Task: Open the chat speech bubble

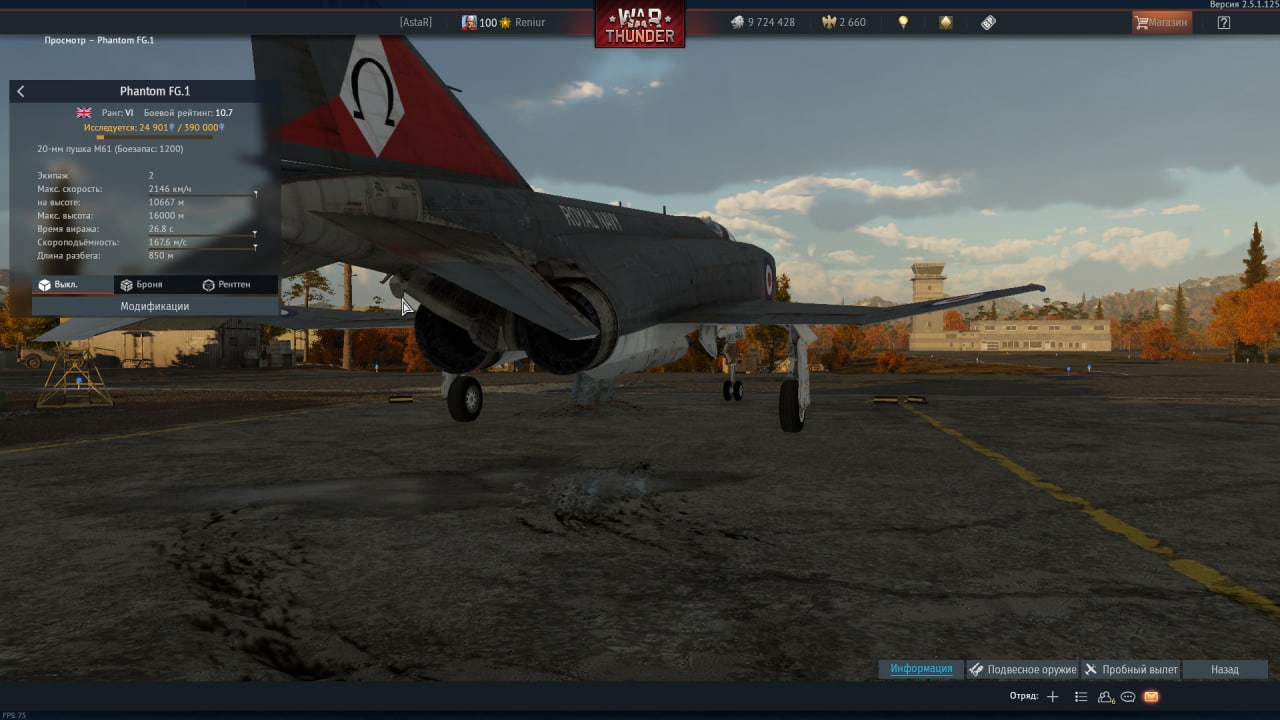Action: pos(1128,696)
